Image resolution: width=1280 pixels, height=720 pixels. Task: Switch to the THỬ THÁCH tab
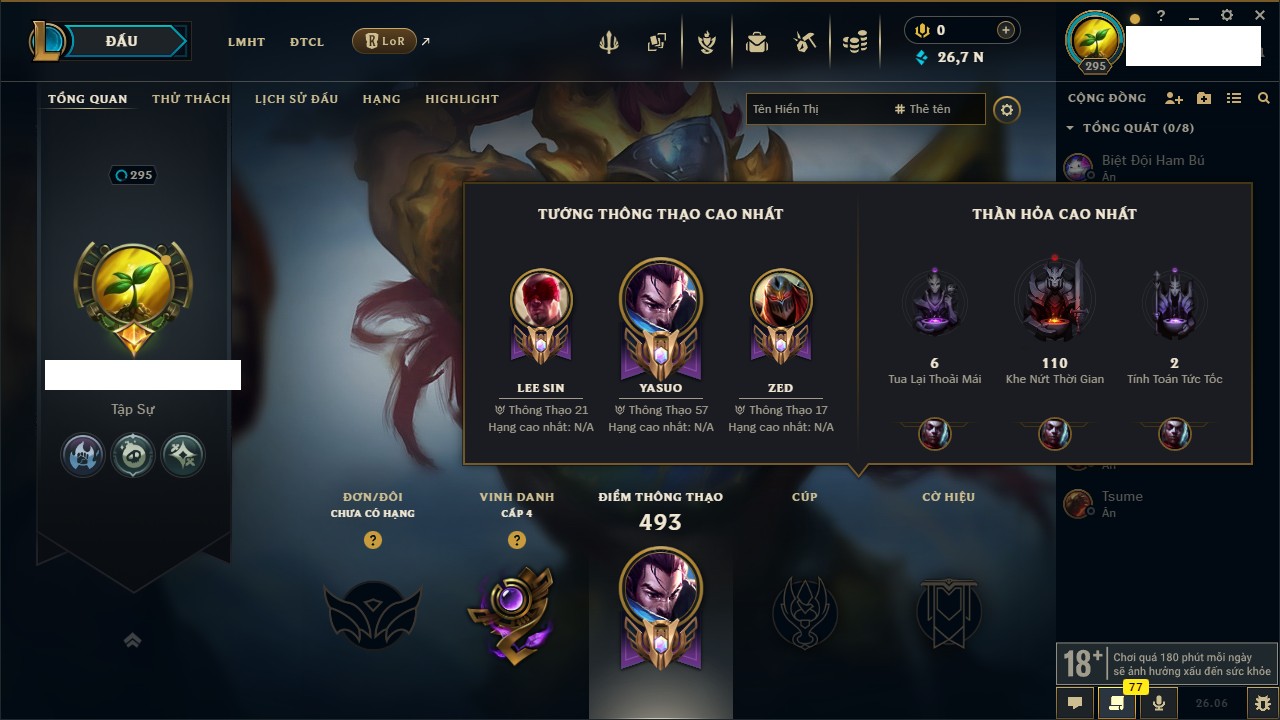click(191, 99)
